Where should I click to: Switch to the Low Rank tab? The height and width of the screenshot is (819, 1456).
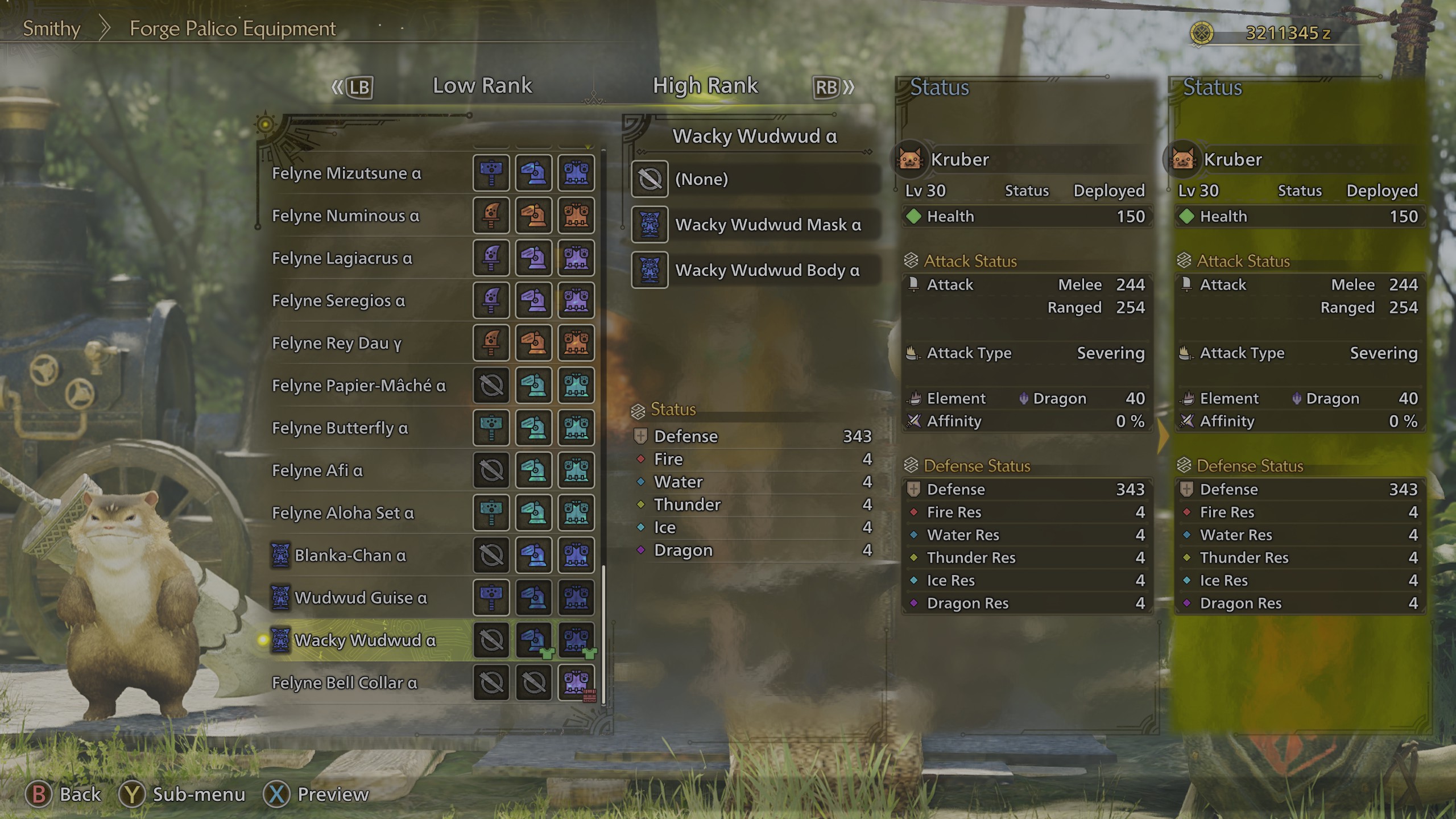pos(482,85)
